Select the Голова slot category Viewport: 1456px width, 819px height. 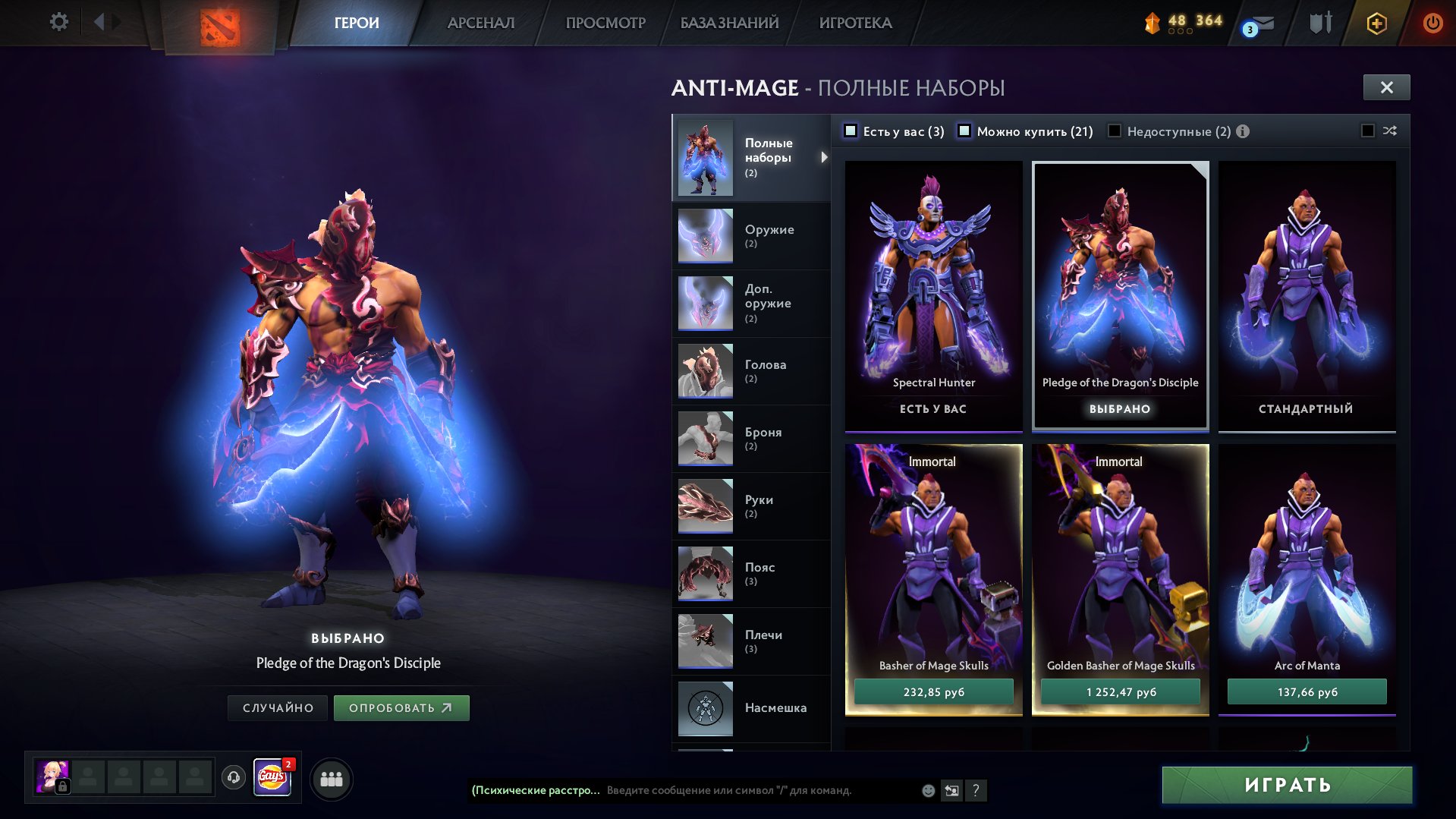tap(751, 370)
